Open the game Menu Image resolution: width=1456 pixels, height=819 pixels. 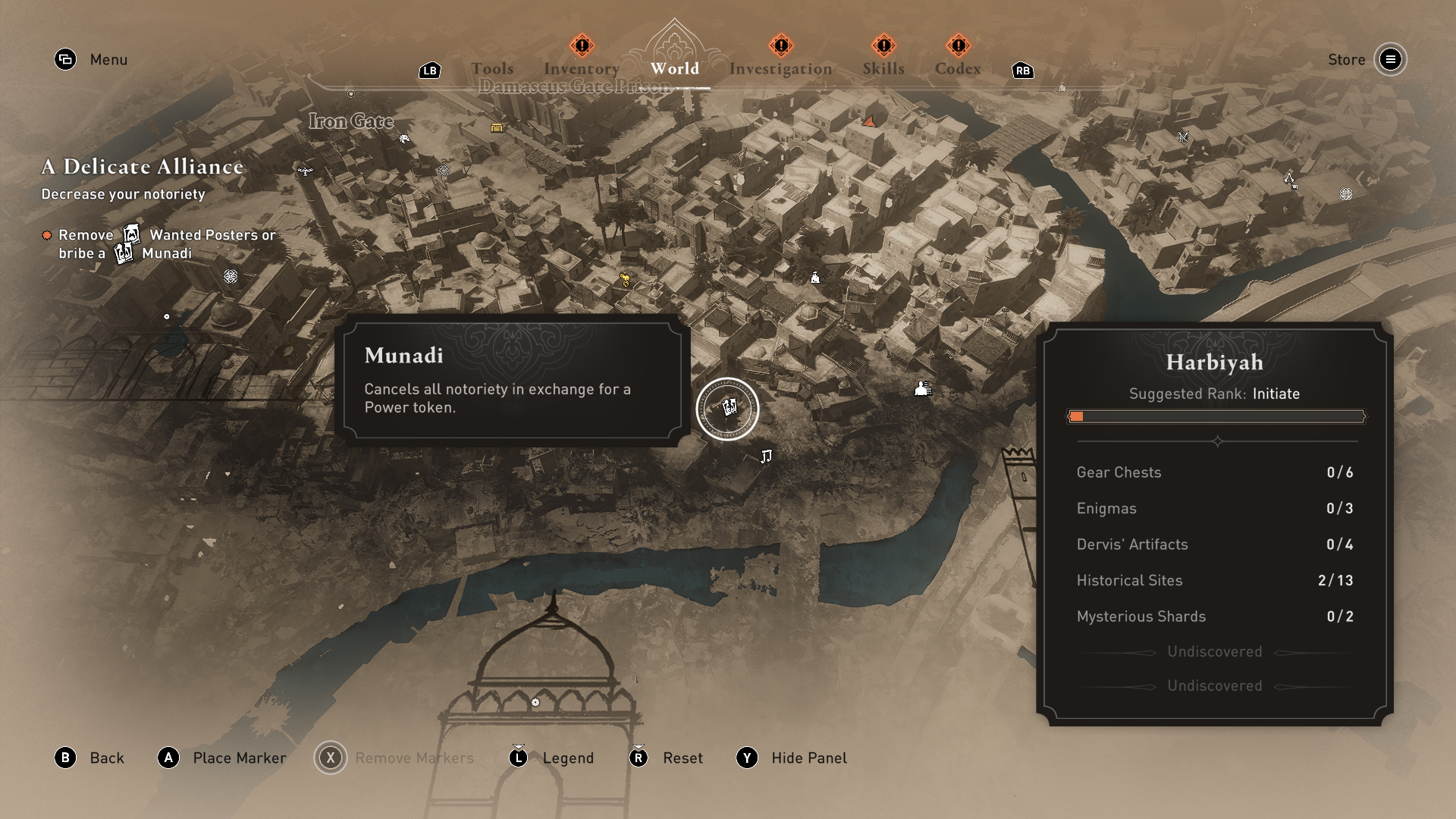(x=108, y=60)
